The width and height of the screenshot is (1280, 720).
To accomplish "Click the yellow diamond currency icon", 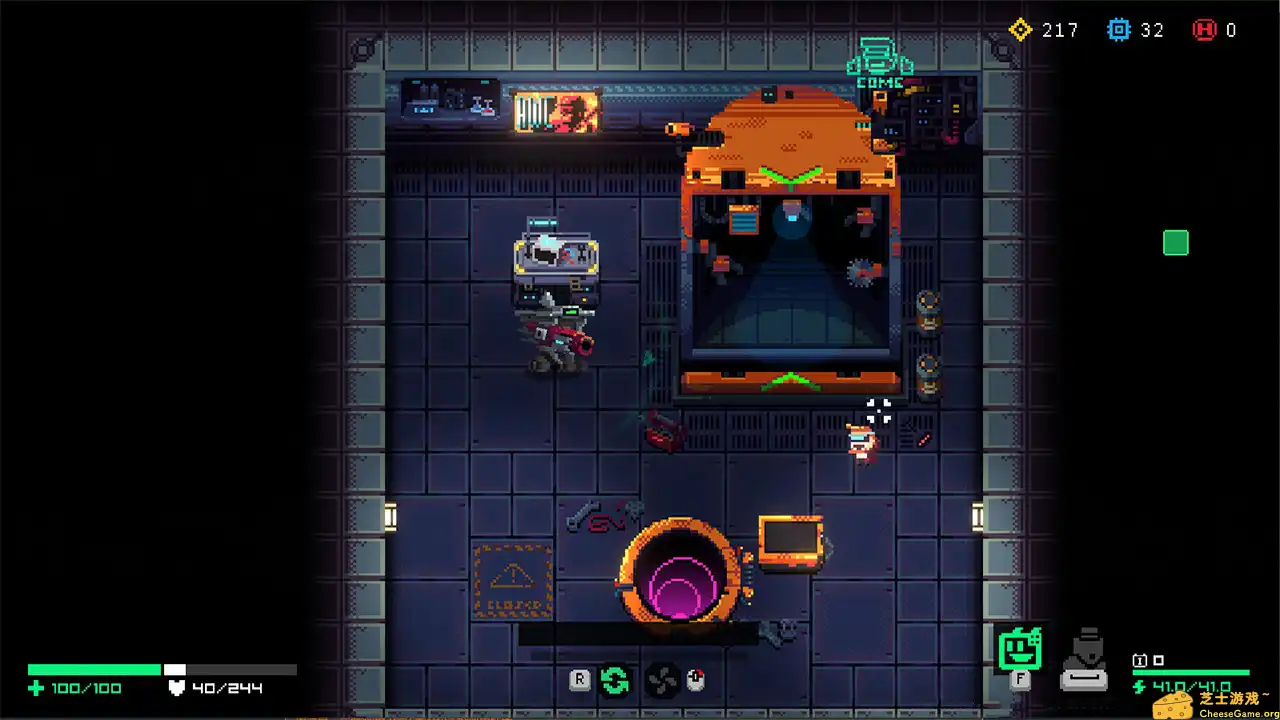I will pos(1020,30).
